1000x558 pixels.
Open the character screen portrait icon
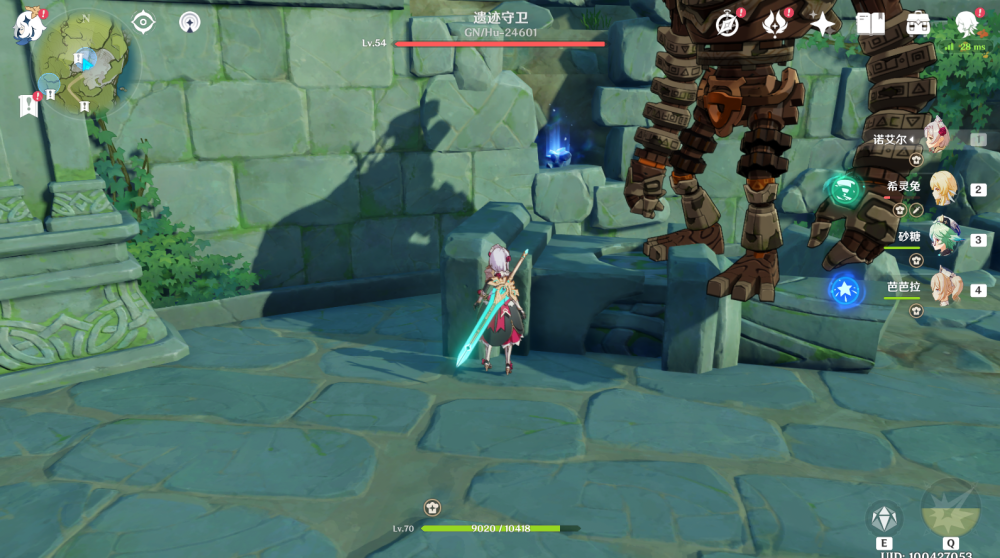coord(966,24)
